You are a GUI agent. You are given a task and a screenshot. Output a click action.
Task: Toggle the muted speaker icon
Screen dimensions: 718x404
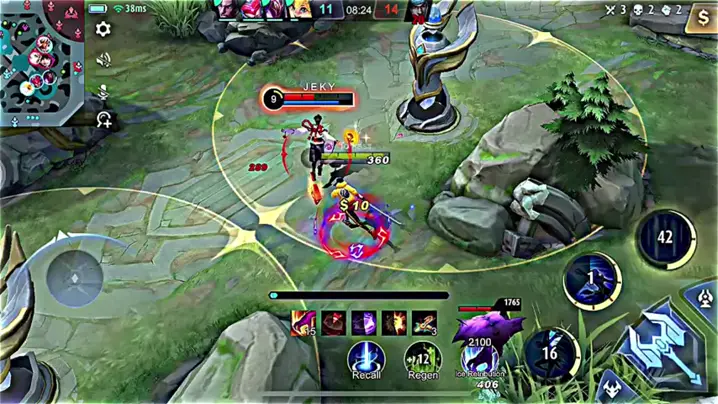(x=103, y=60)
